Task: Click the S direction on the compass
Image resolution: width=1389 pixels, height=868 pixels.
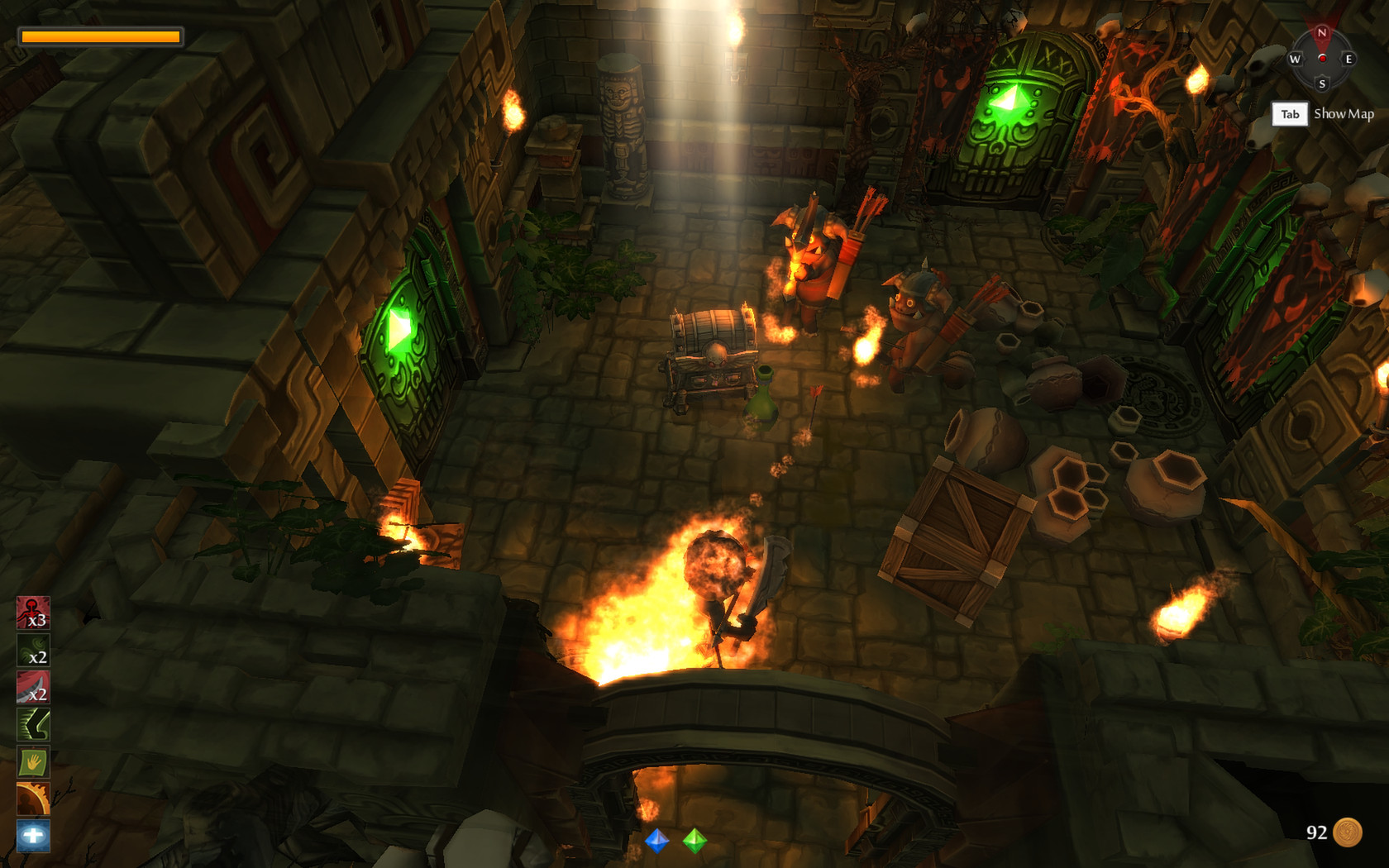Action: tap(1321, 83)
